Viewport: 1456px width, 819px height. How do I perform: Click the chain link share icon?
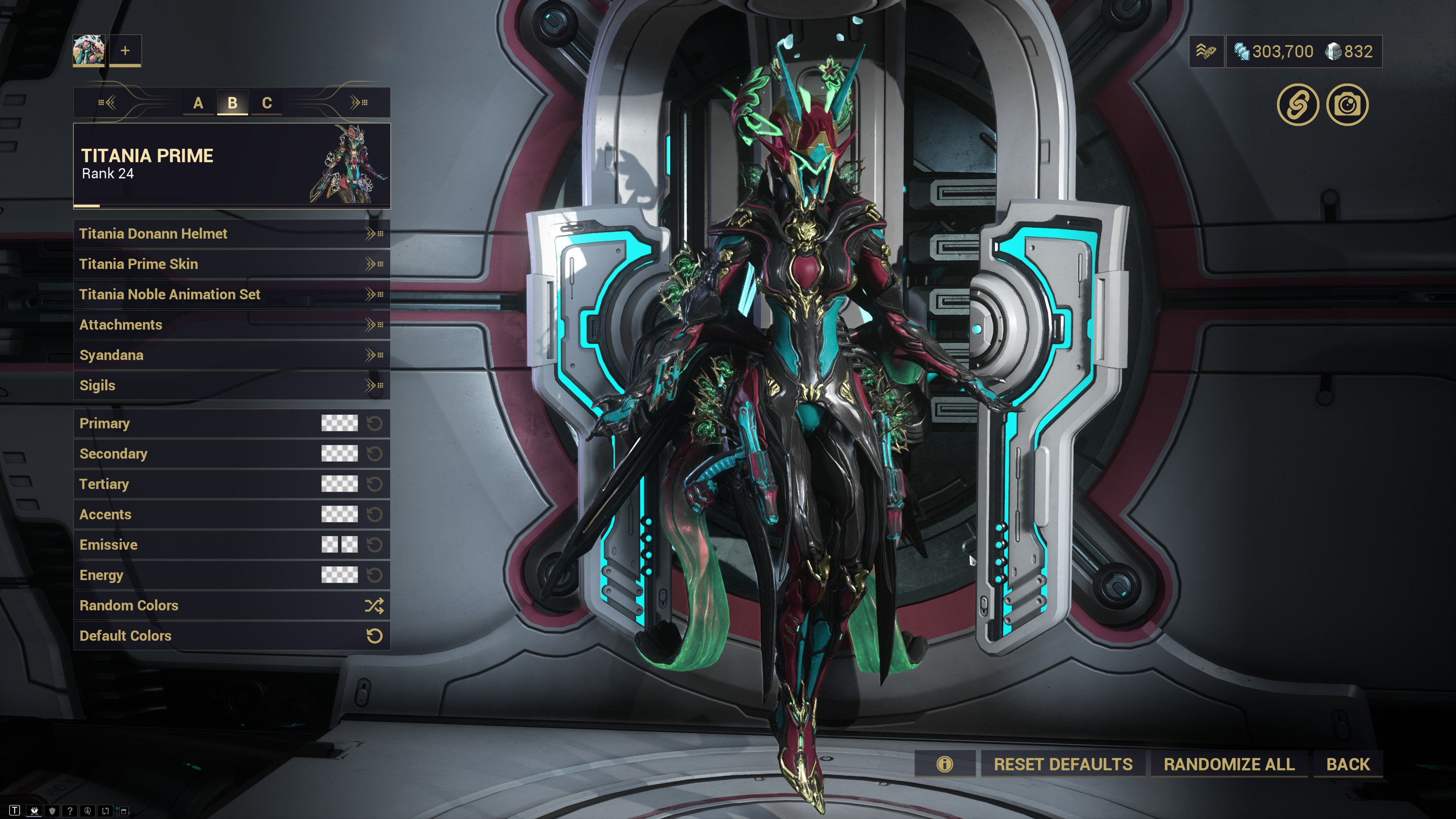coord(1297,105)
